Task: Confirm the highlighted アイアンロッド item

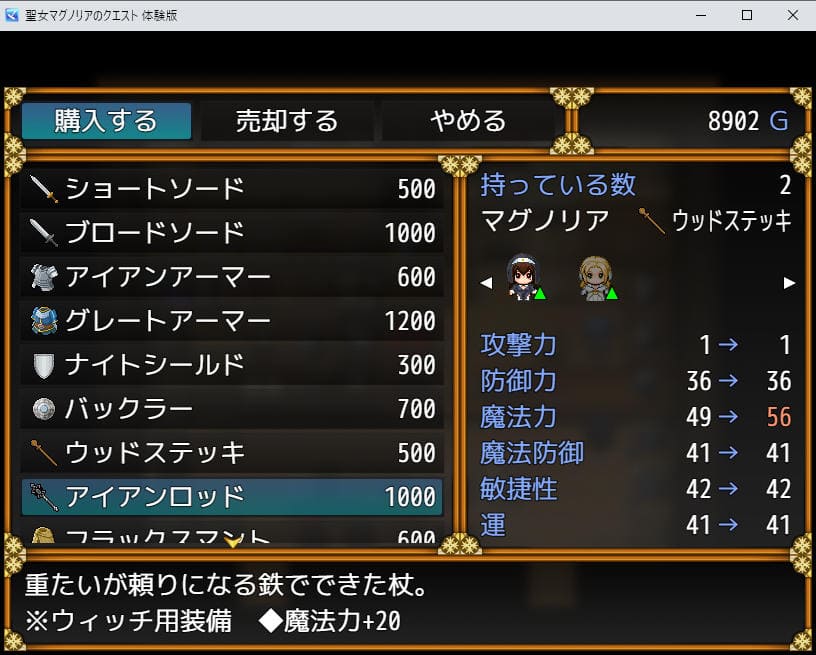Action: (x=232, y=496)
